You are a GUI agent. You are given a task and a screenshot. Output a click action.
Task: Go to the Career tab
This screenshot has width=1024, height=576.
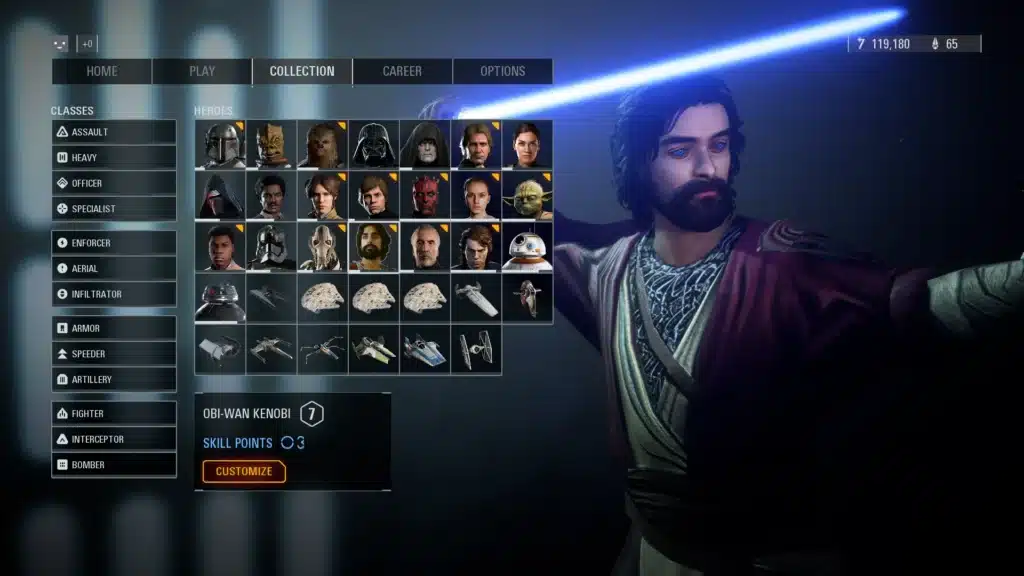tap(402, 71)
